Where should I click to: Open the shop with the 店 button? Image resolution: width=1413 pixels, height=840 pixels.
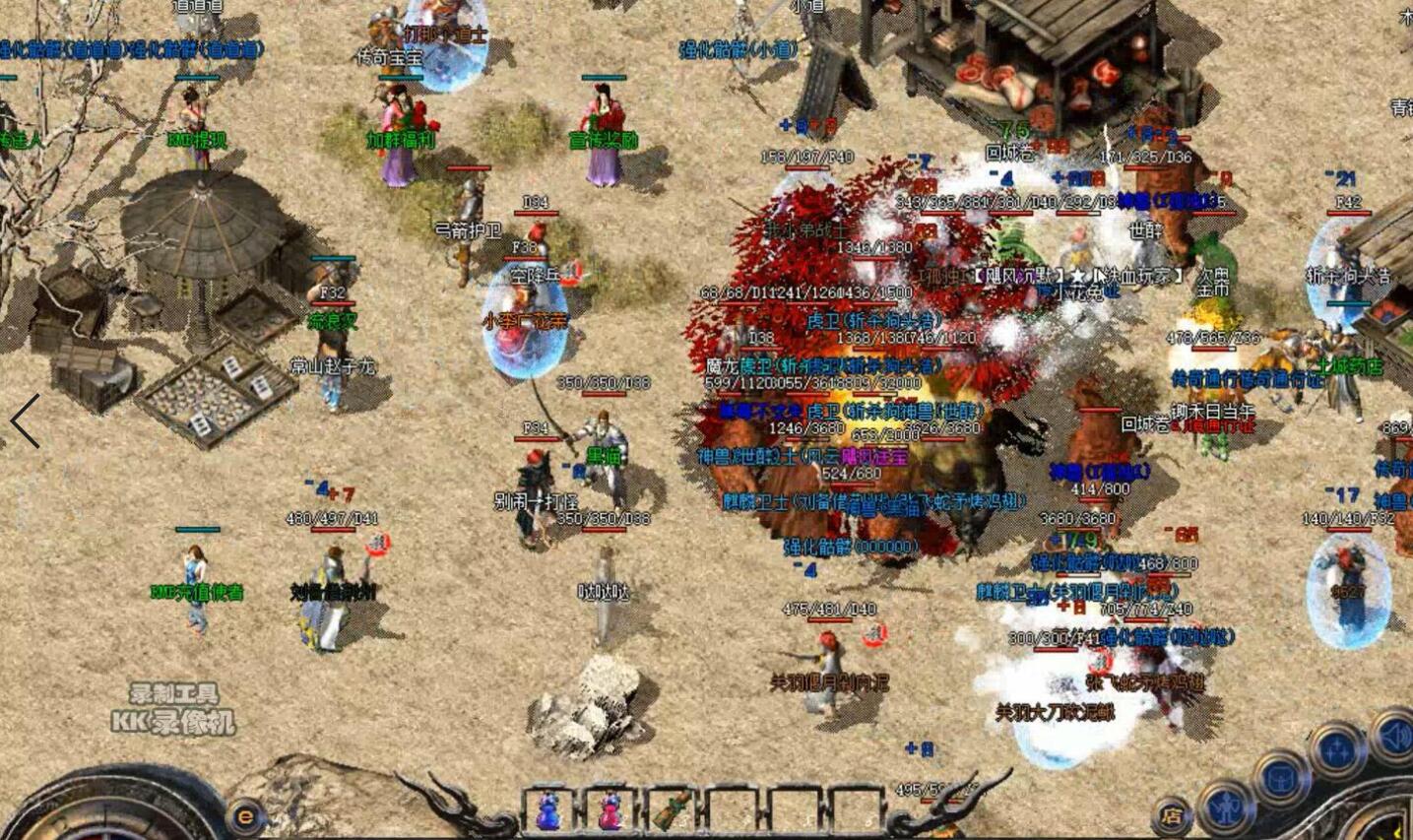[1172, 815]
